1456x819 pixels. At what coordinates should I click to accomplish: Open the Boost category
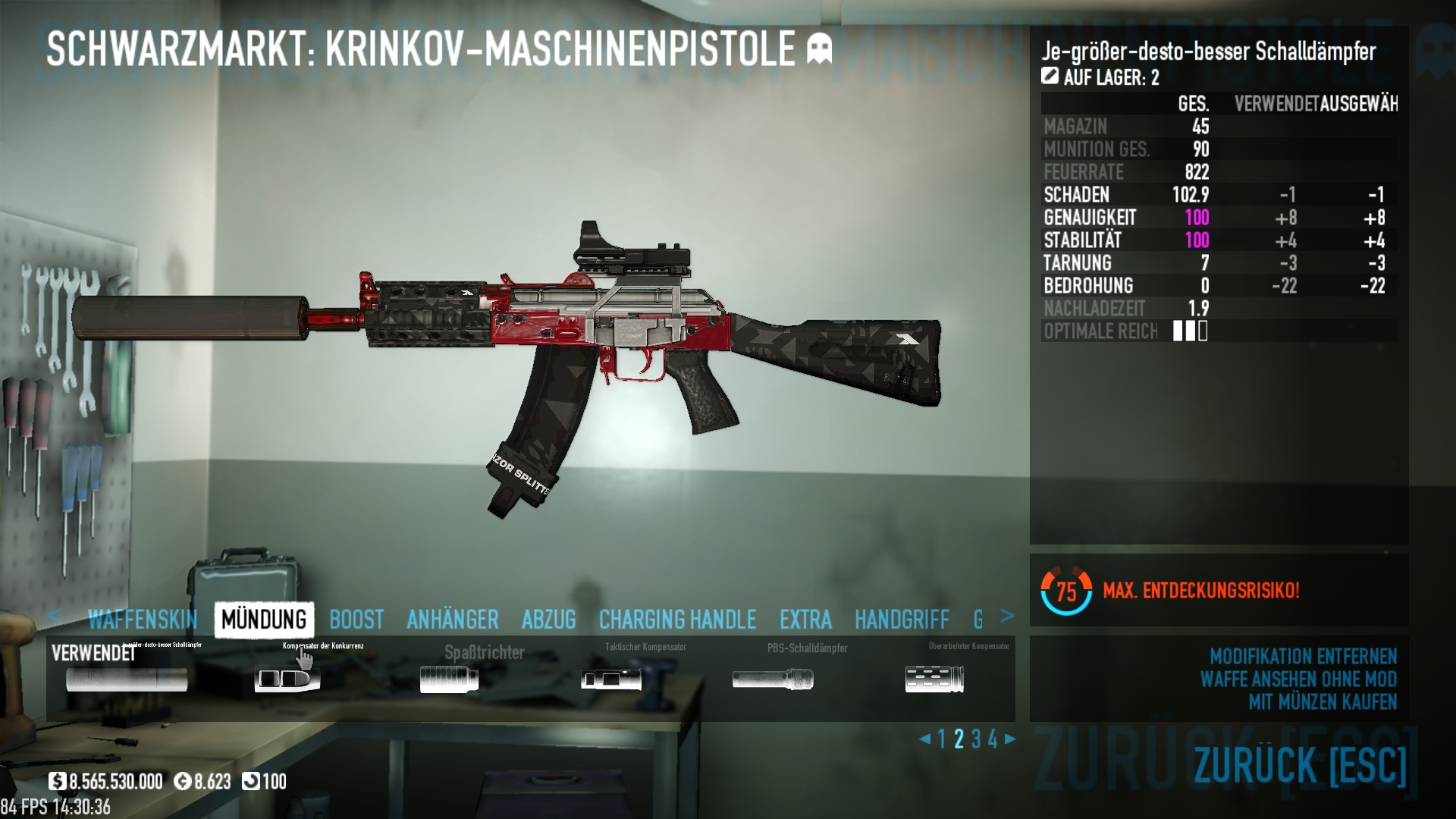(x=356, y=620)
